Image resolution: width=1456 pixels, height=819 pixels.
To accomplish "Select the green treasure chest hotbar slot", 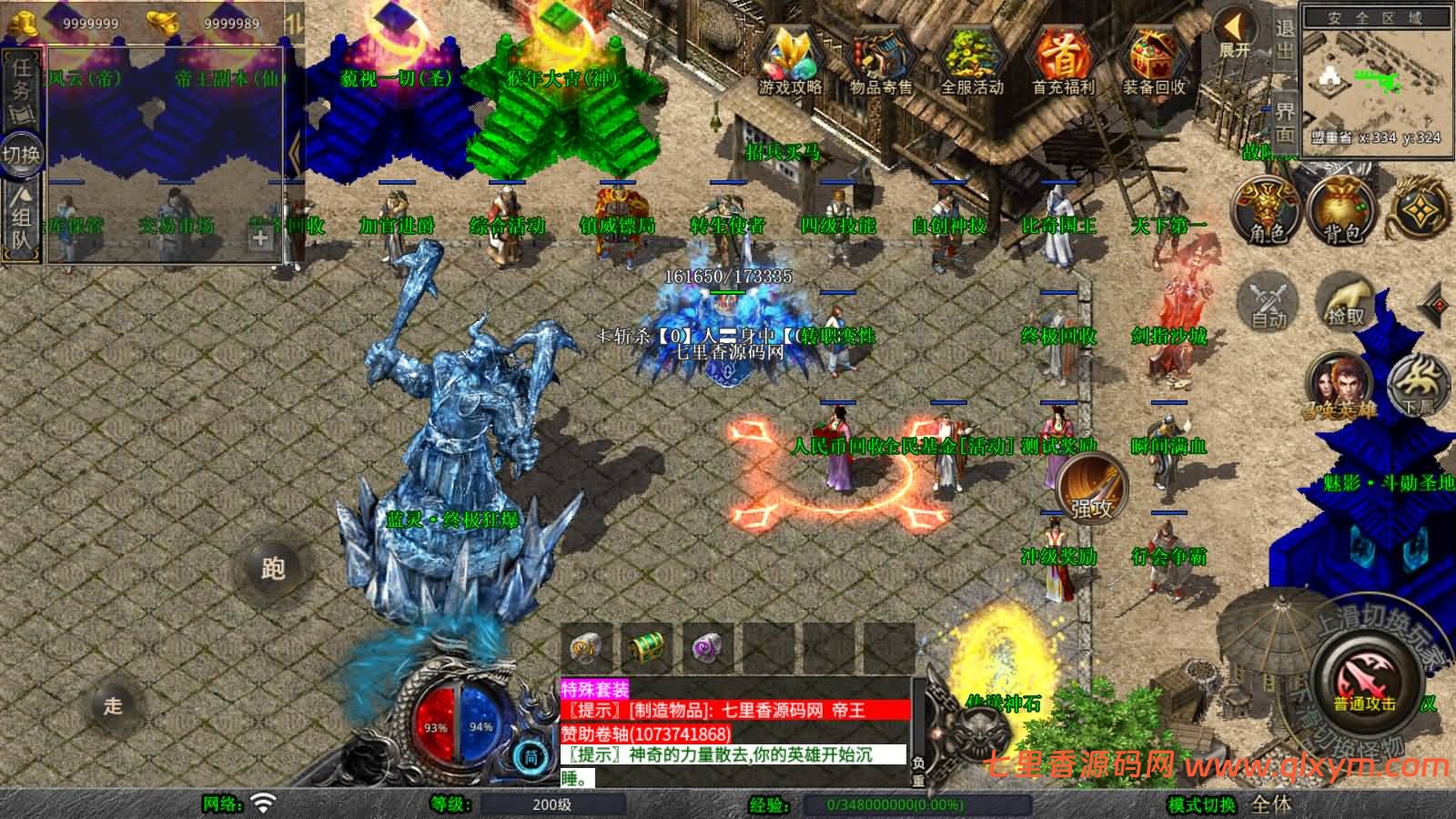I will pyautogui.click(x=645, y=649).
